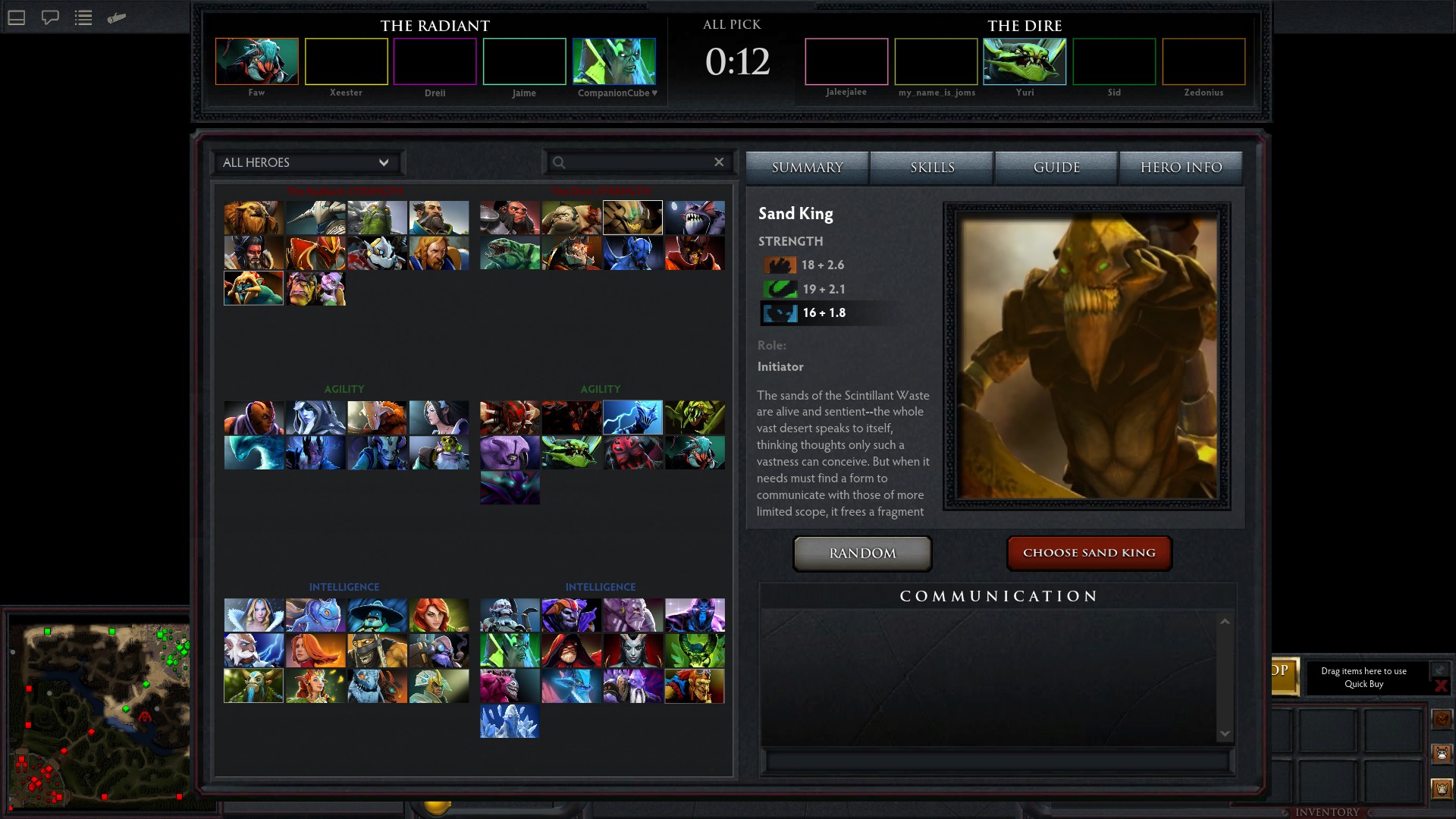
Task: Select the Hero Info tab
Action: coord(1181,168)
